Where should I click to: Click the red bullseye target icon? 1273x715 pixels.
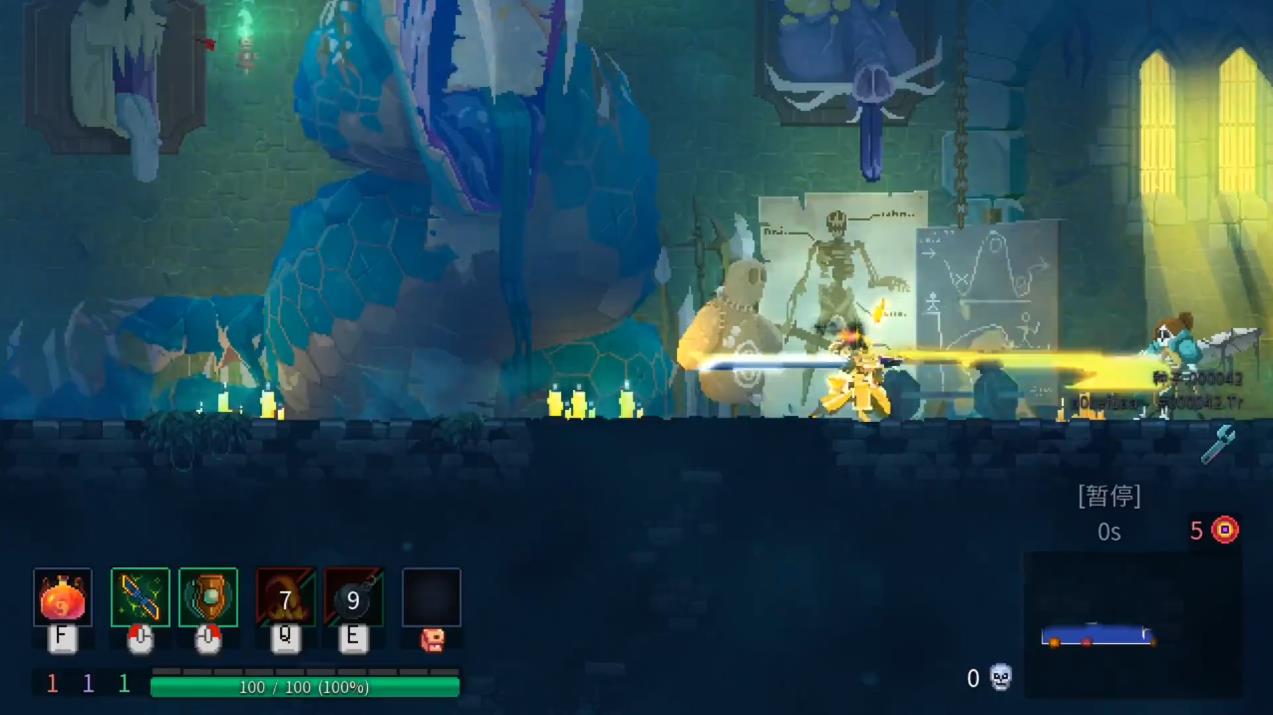coord(1225,530)
